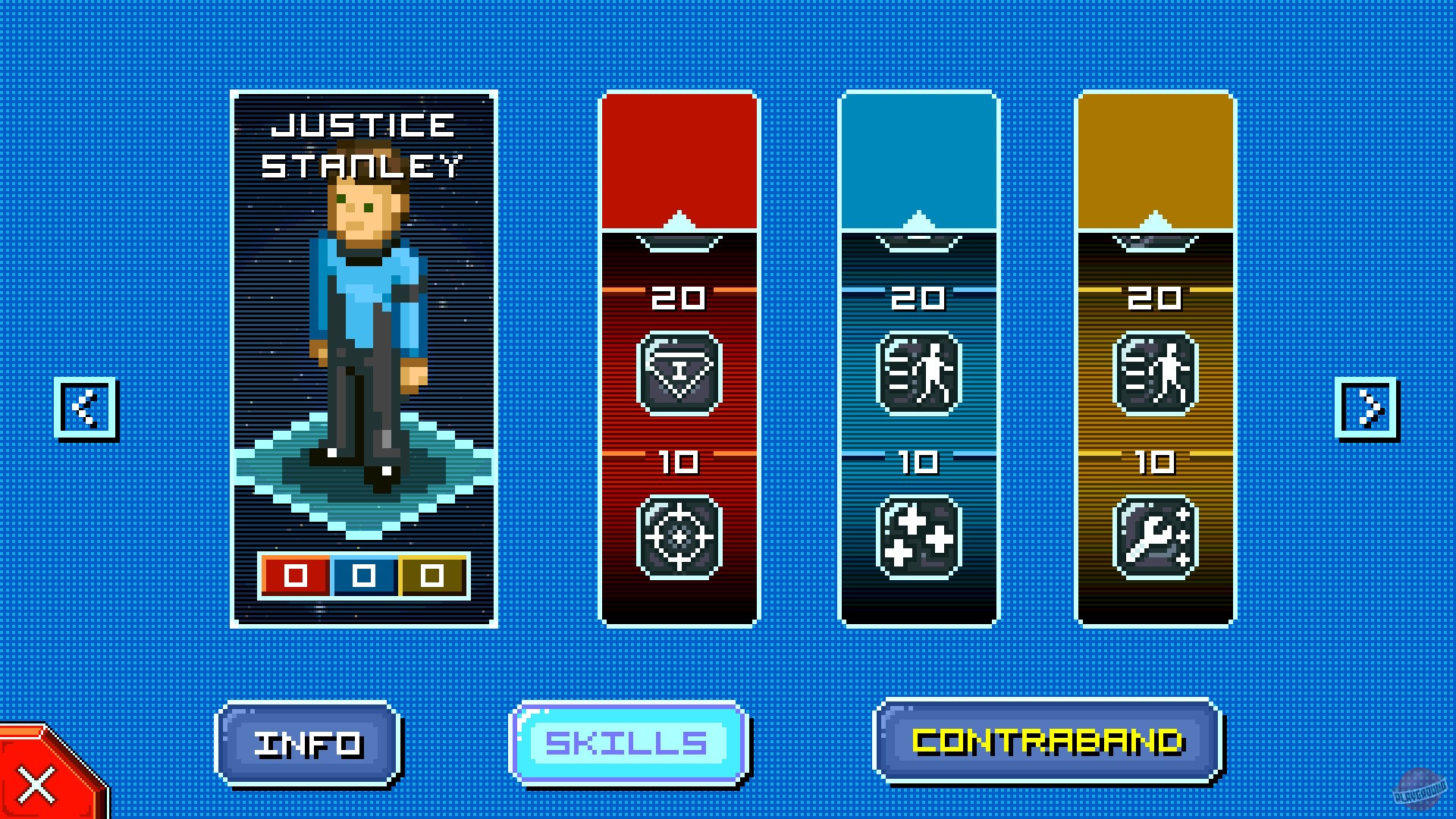The image size is (1456, 819).
Task: Click the running crewman icon in the gold column
Action: [1154, 372]
